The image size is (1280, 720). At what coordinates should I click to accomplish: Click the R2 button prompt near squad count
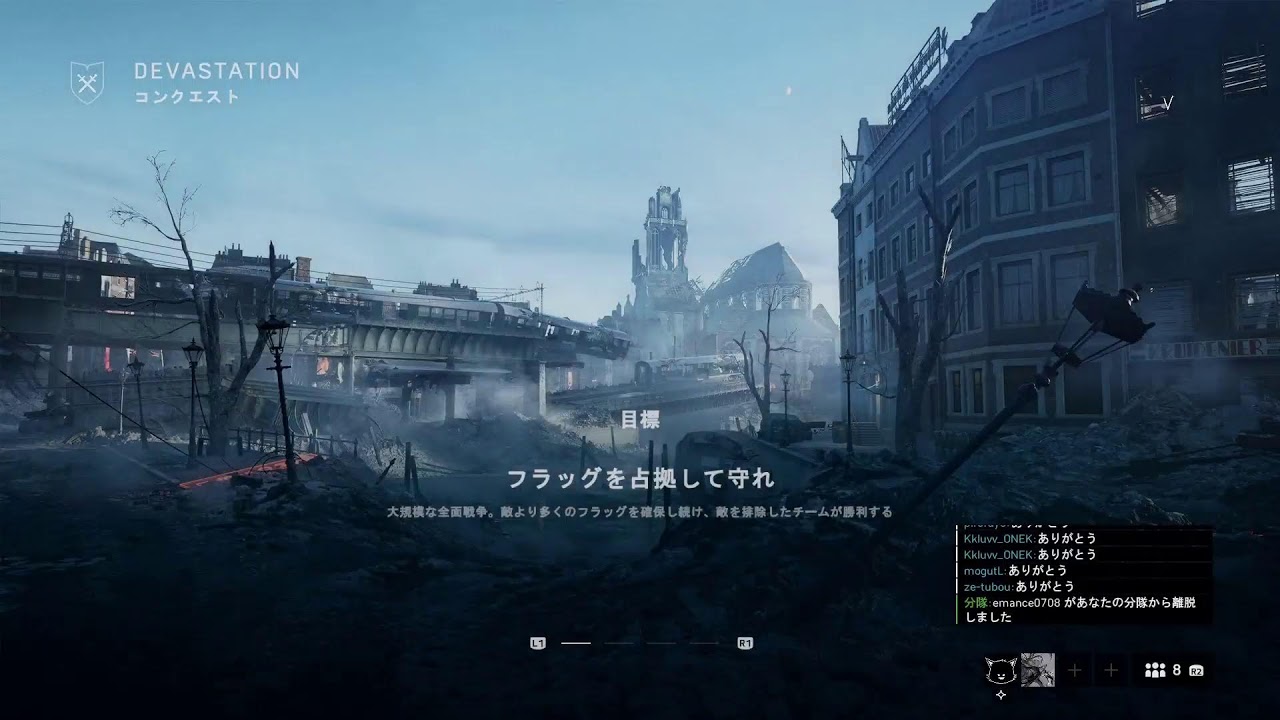(1197, 670)
